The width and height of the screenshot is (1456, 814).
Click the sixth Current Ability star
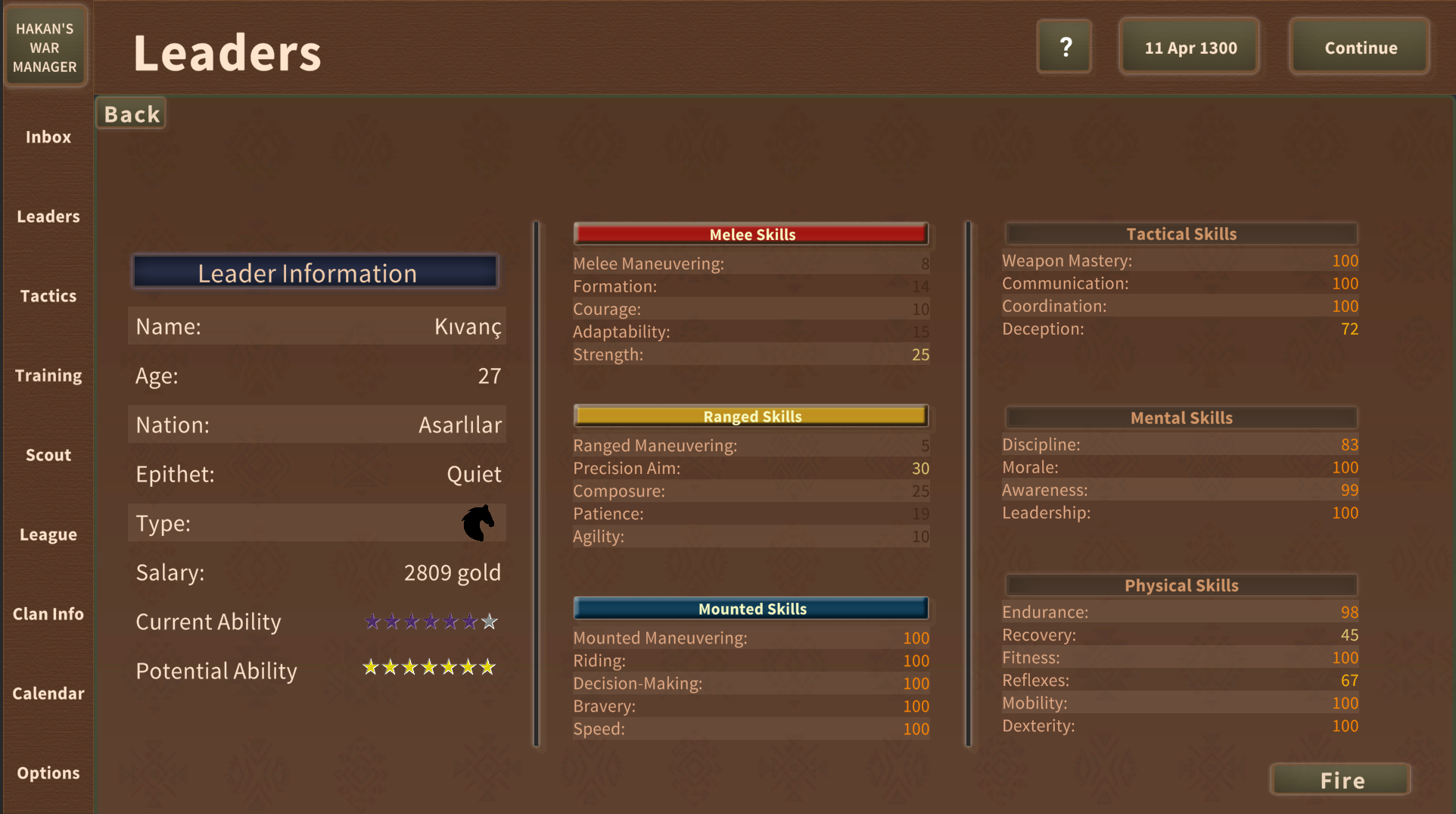[469, 622]
